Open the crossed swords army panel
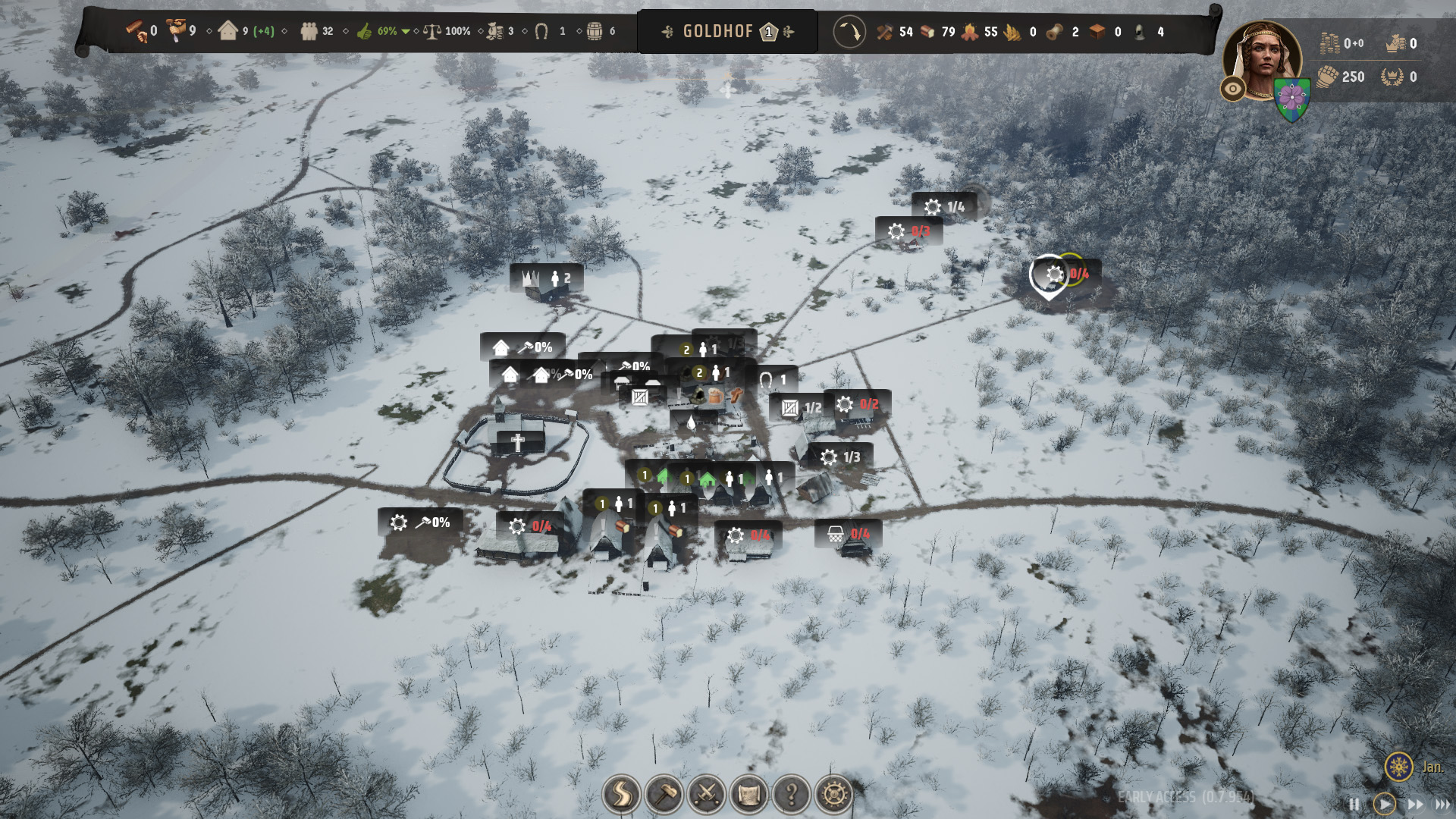Image resolution: width=1456 pixels, height=819 pixels. pyautogui.click(x=706, y=794)
